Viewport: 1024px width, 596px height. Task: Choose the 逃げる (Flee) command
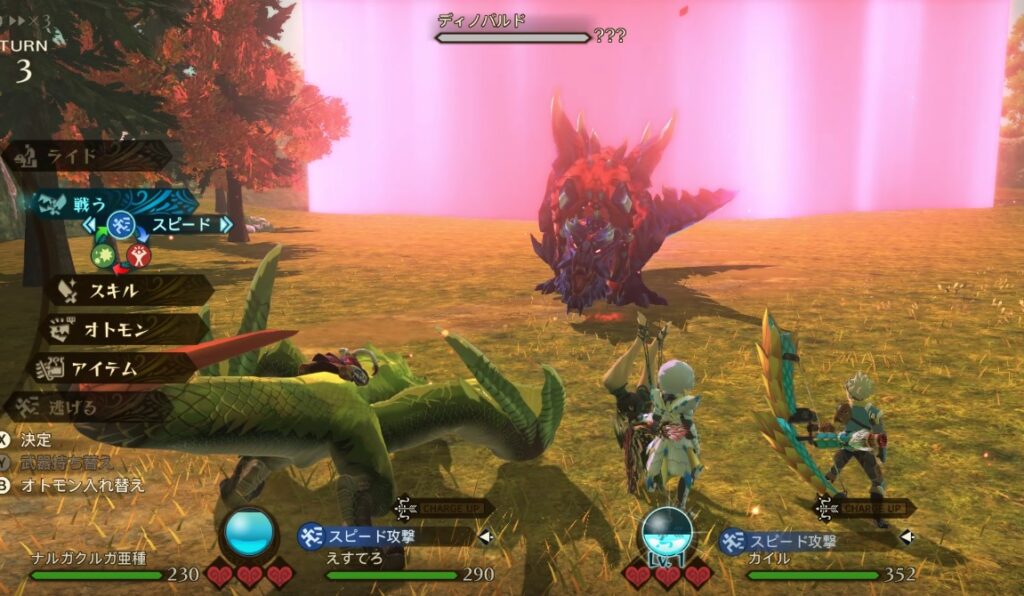[90, 405]
